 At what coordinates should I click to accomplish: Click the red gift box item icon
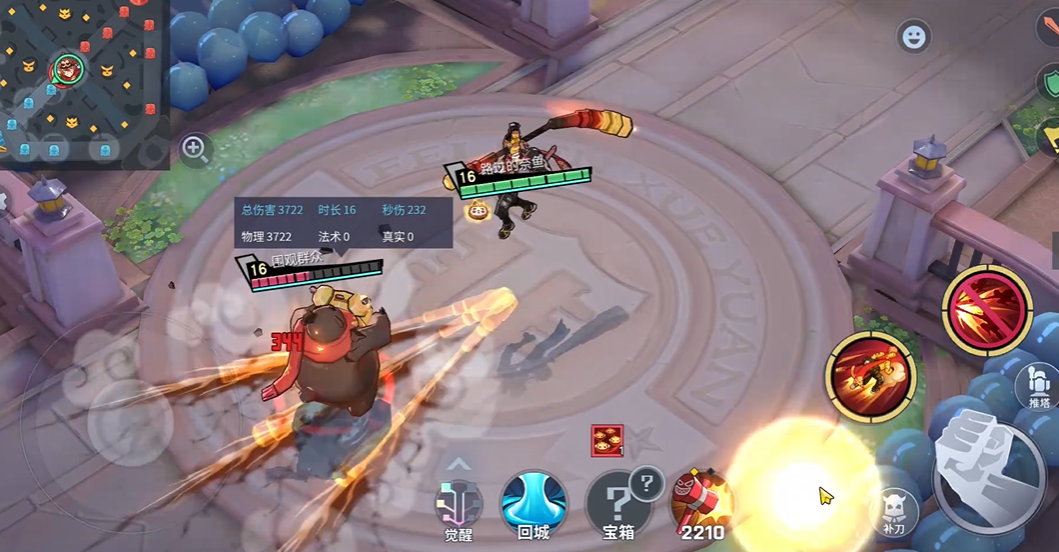tap(607, 439)
